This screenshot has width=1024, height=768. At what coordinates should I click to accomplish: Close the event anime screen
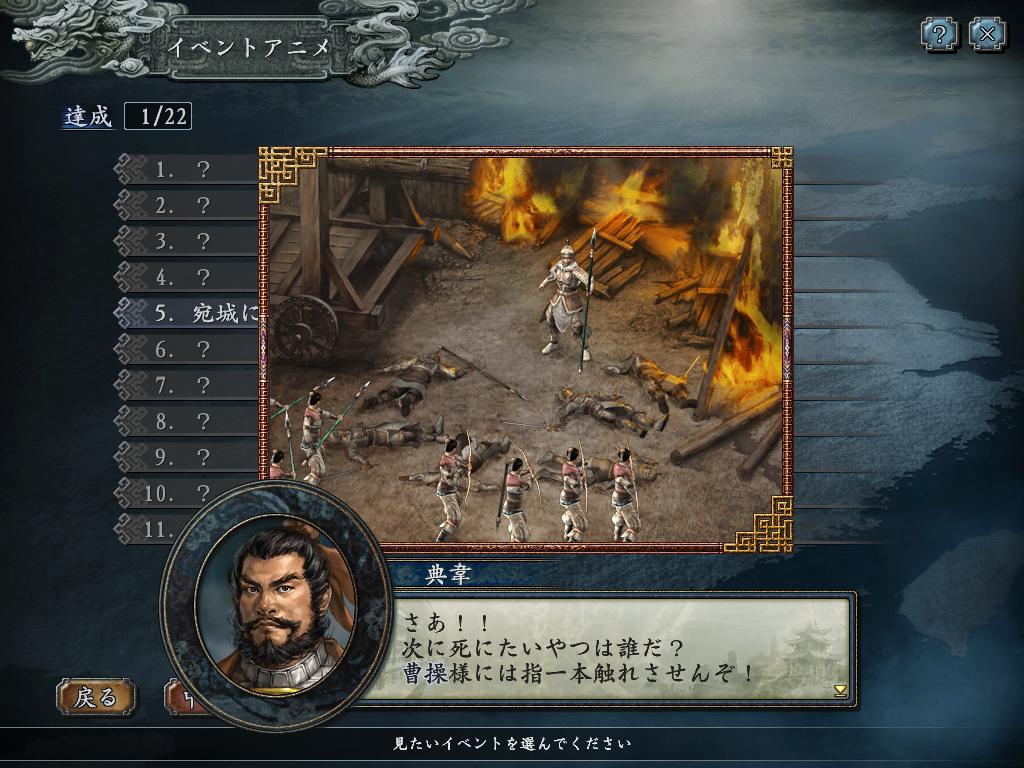987,35
